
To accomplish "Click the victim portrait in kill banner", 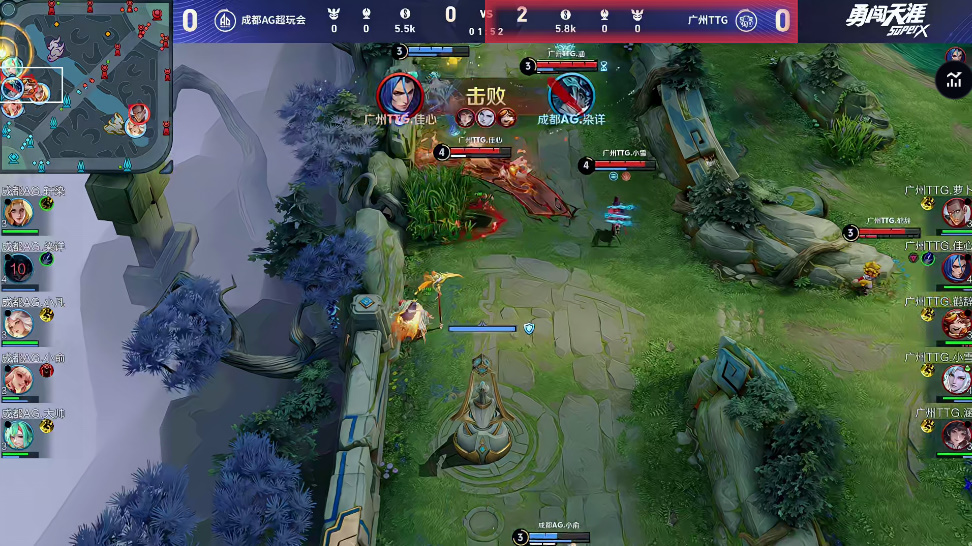I will point(571,95).
